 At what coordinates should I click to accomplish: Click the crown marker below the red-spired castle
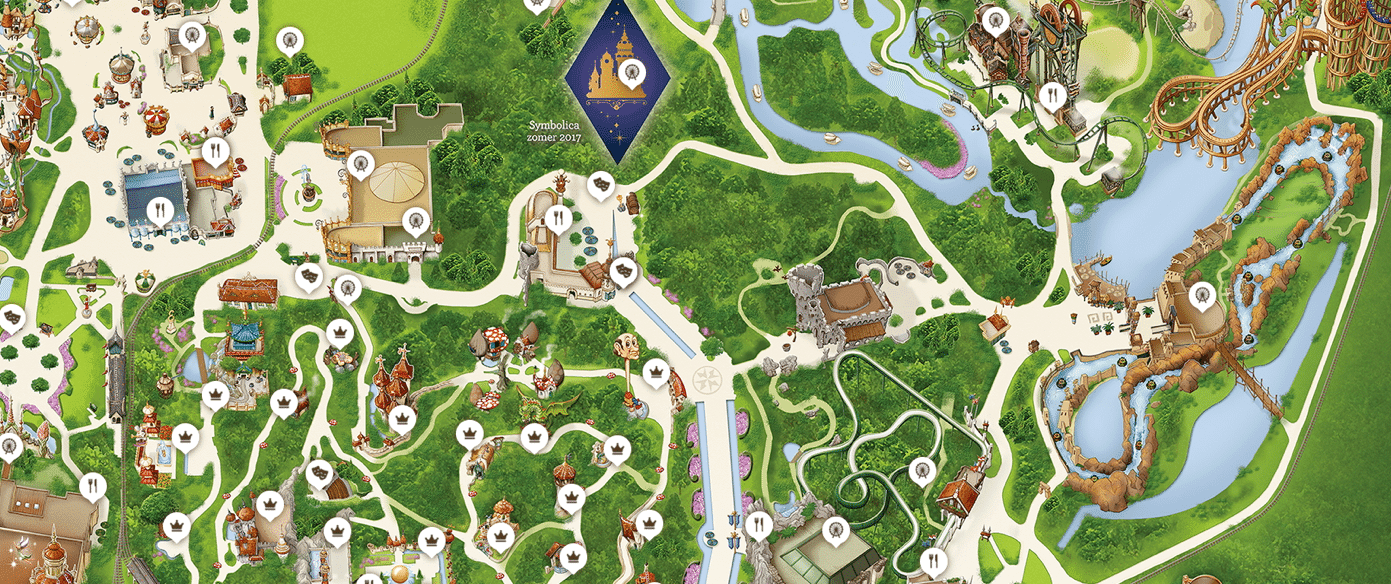pyautogui.click(x=403, y=417)
